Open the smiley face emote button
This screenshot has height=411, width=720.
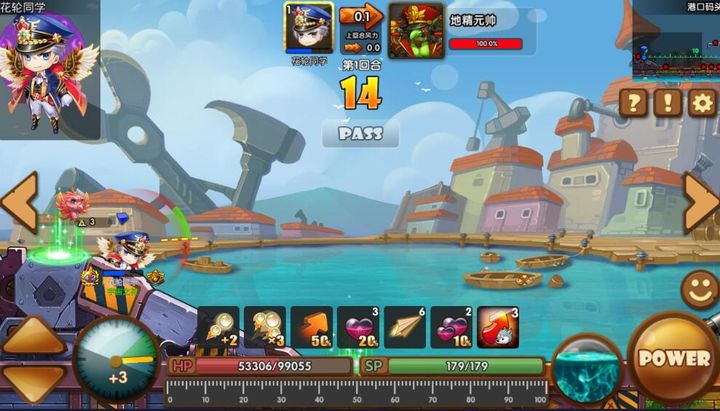click(x=700, y=290)
